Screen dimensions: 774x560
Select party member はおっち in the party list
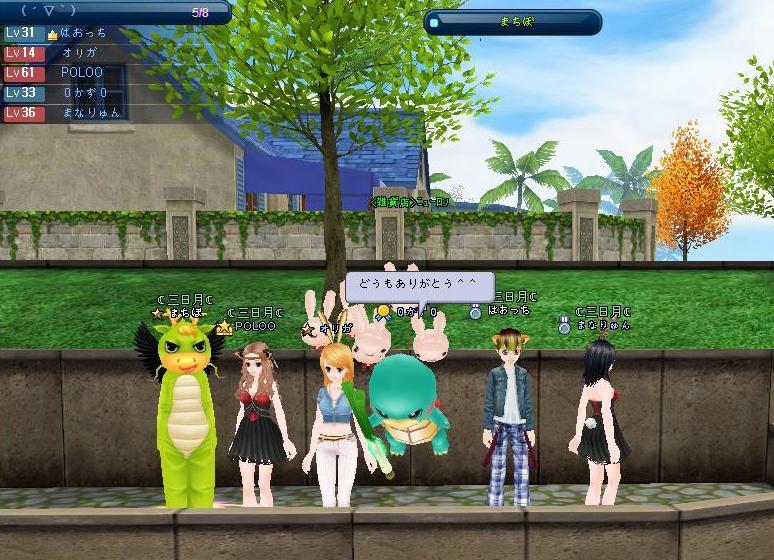pyautogui.click(x=70, y=33)
